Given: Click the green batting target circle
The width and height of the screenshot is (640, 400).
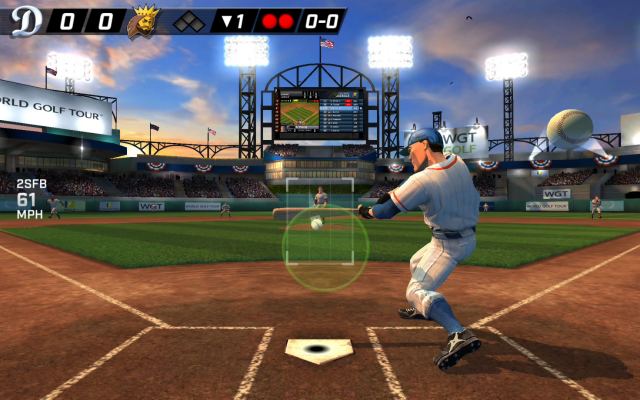Looking at the screenshot, I should coord(325,248).
